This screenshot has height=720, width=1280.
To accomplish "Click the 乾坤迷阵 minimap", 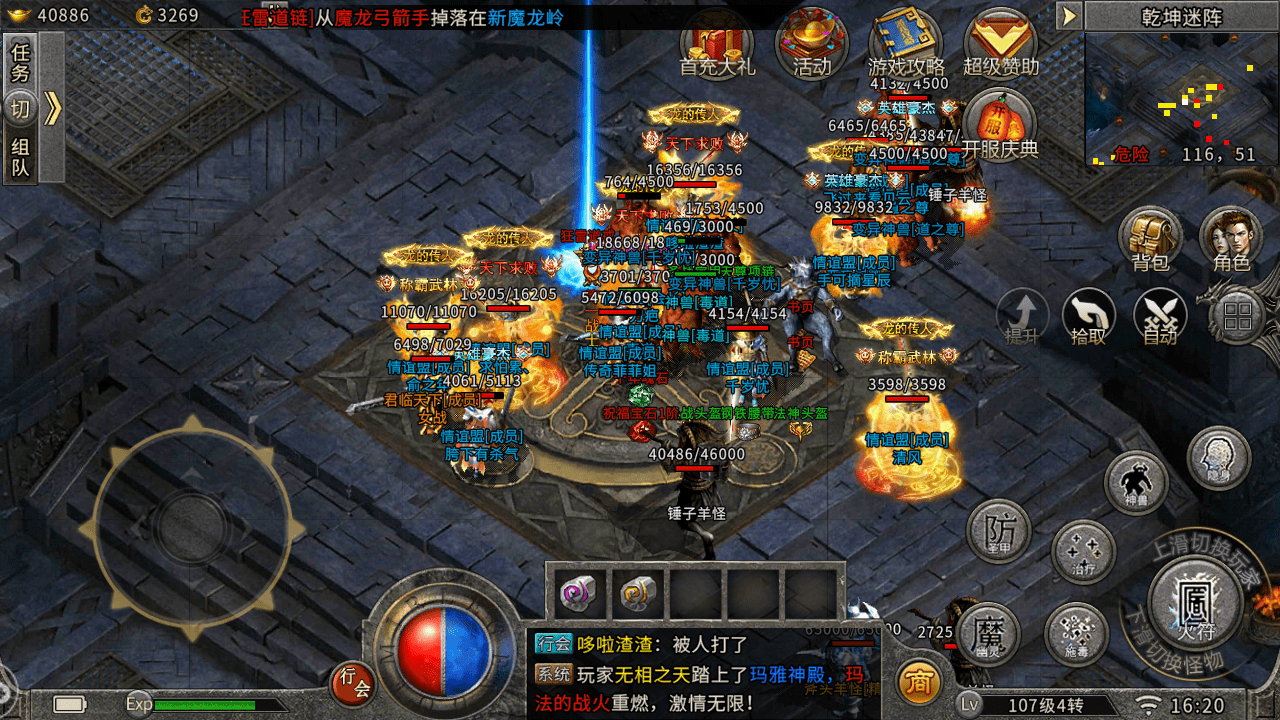I will (1182, 98).
